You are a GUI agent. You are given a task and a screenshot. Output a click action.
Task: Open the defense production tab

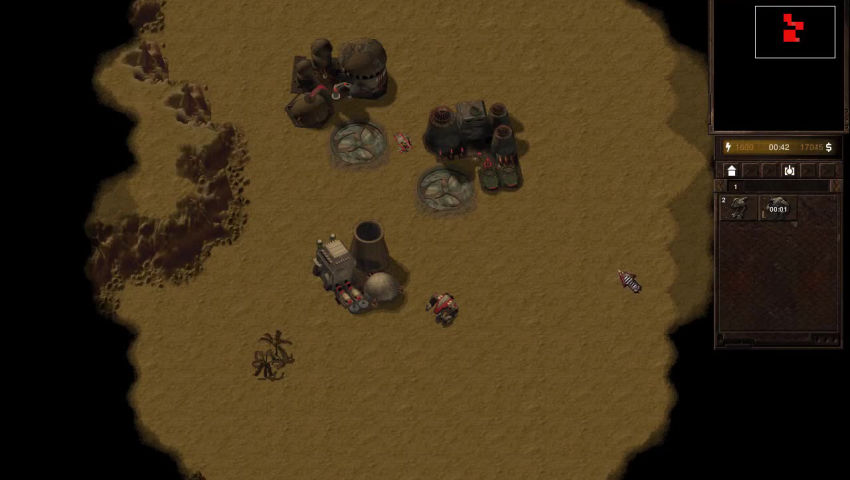point(789,171)
